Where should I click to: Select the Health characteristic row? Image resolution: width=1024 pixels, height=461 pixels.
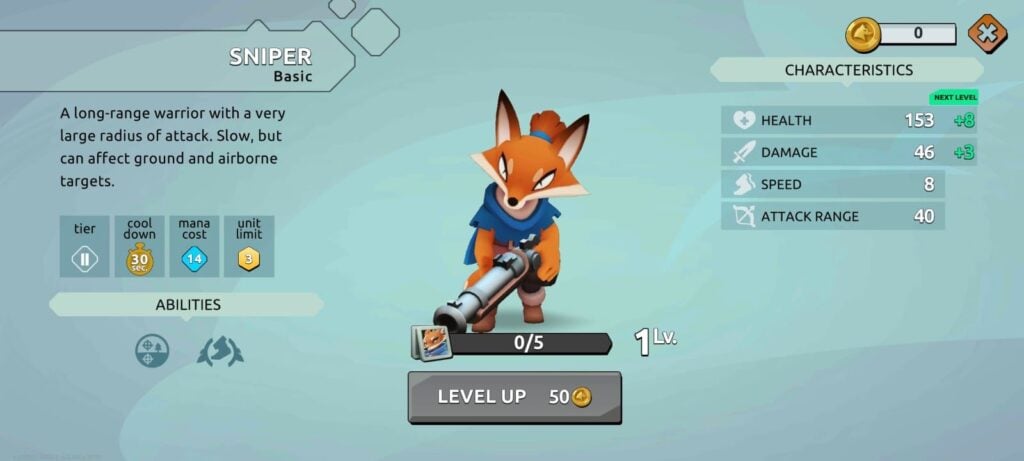pos(833,120)
